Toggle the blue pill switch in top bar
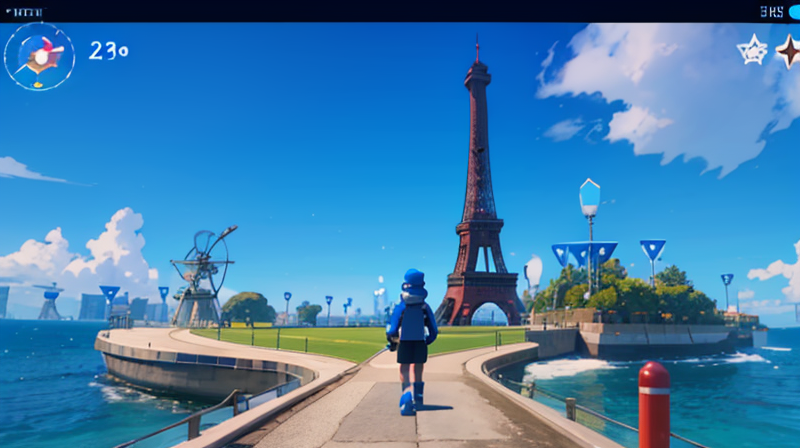Screen dimensions: 800x448 pyautogui.click(x=794, y=12)
